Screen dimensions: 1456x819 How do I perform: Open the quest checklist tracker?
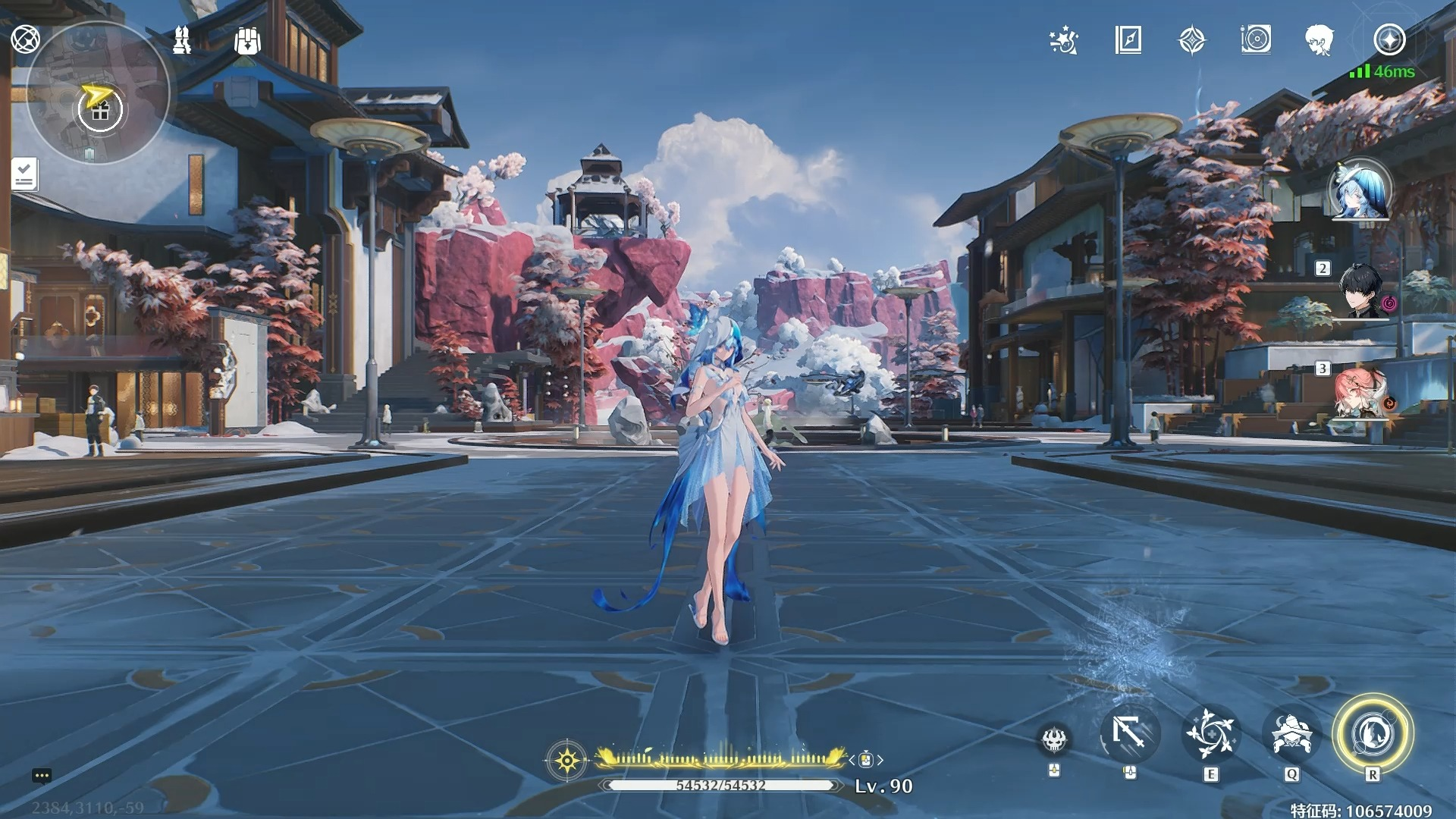click(x=24, y=174)
